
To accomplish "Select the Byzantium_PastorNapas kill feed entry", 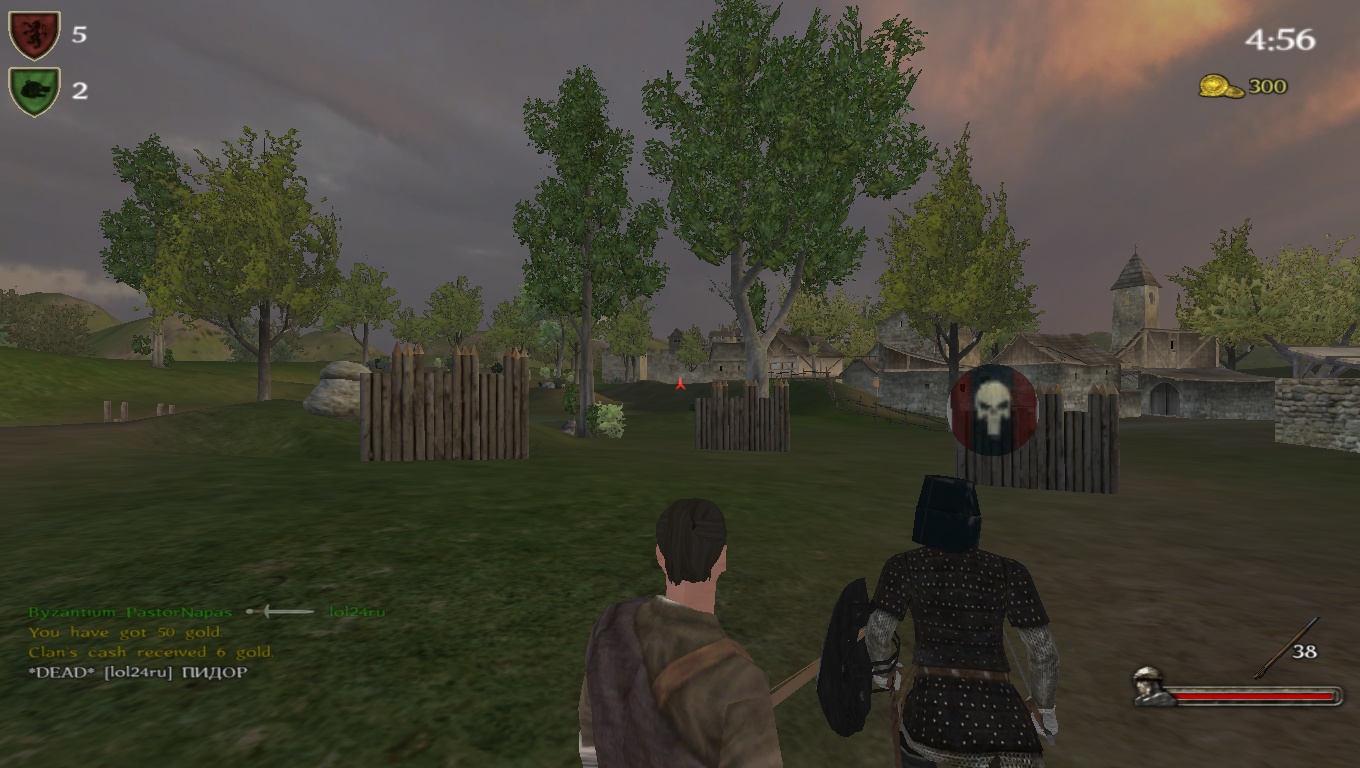I will click(x=130, y=612).
